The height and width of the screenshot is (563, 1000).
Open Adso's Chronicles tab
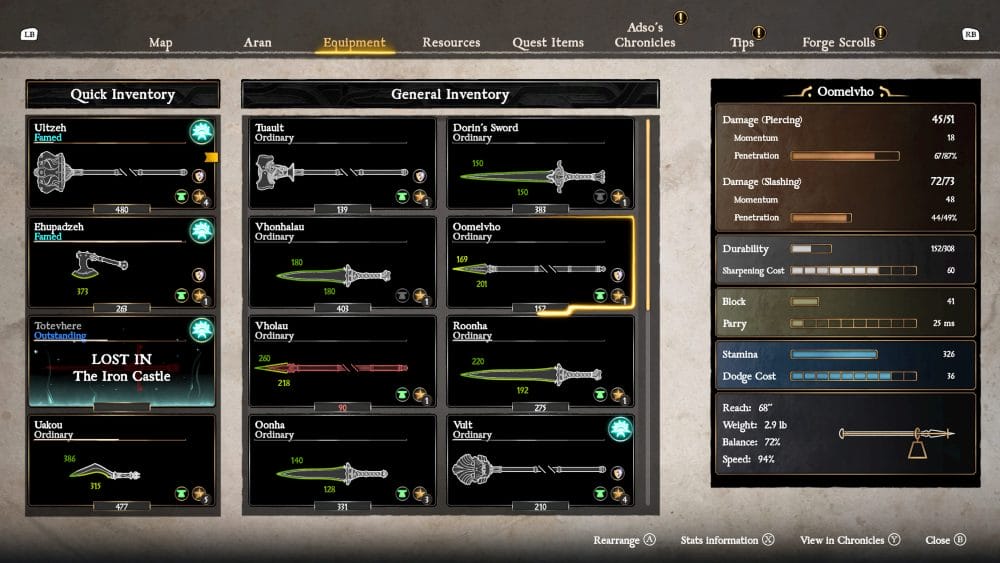(645, 36)
